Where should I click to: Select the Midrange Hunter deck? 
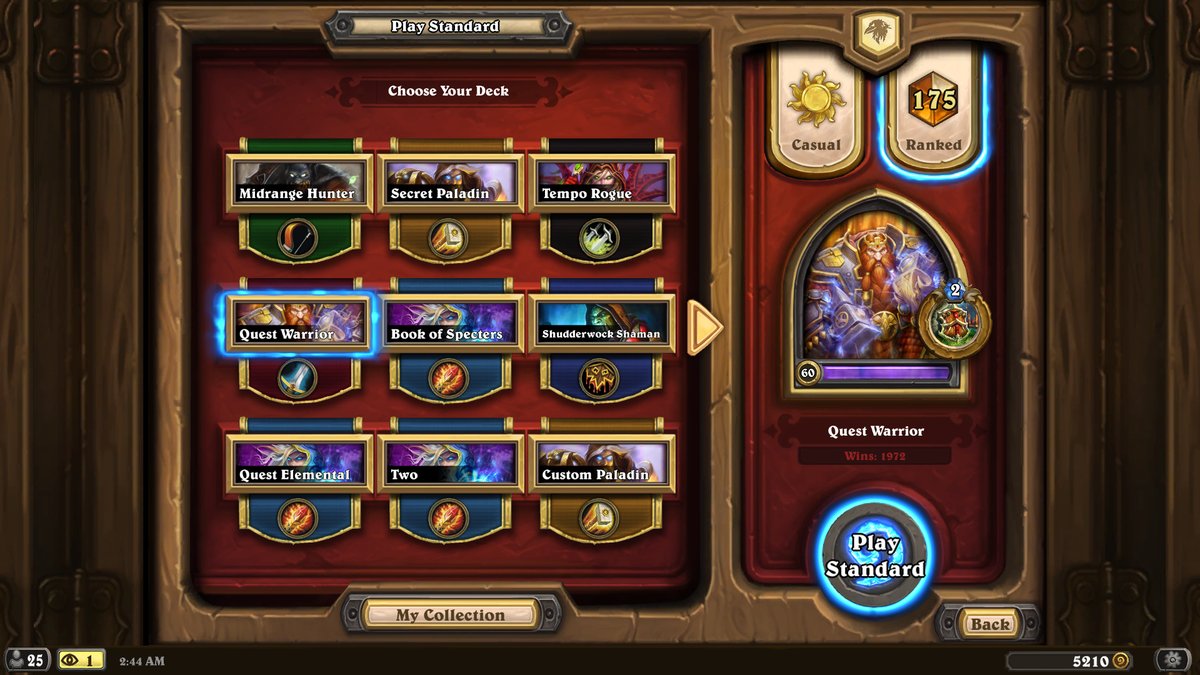pos(299,183)
